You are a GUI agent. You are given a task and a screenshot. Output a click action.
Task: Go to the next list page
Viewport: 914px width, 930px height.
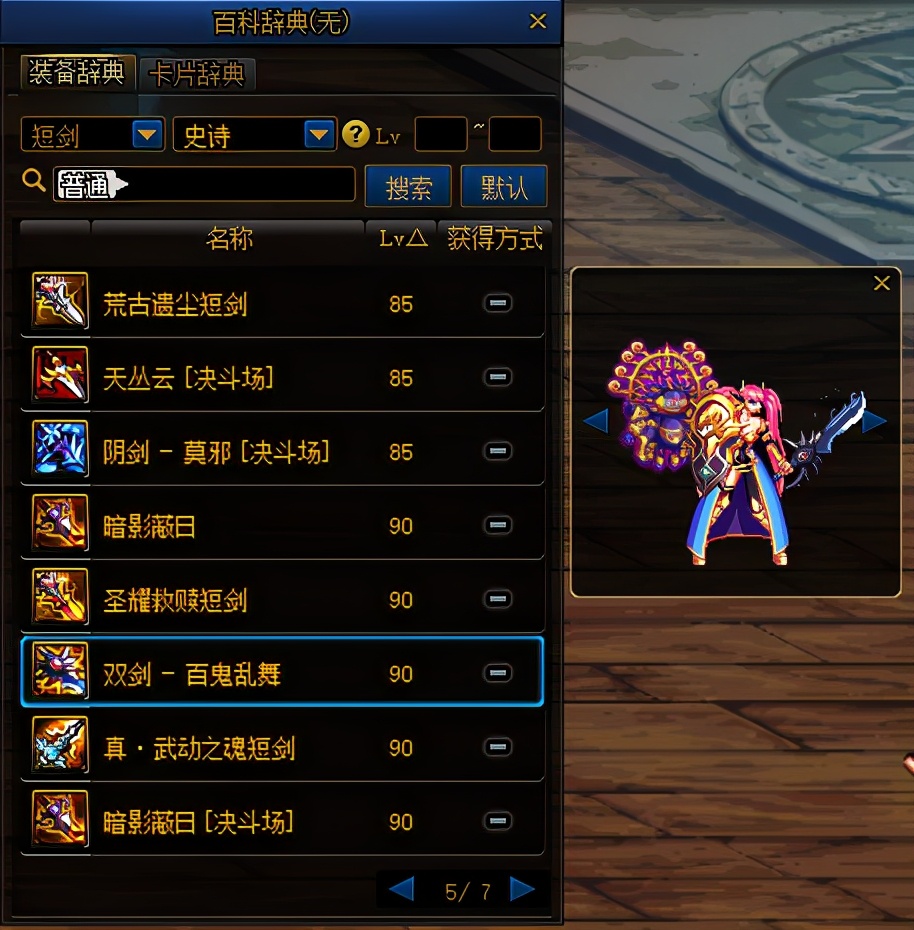point(522,888)
